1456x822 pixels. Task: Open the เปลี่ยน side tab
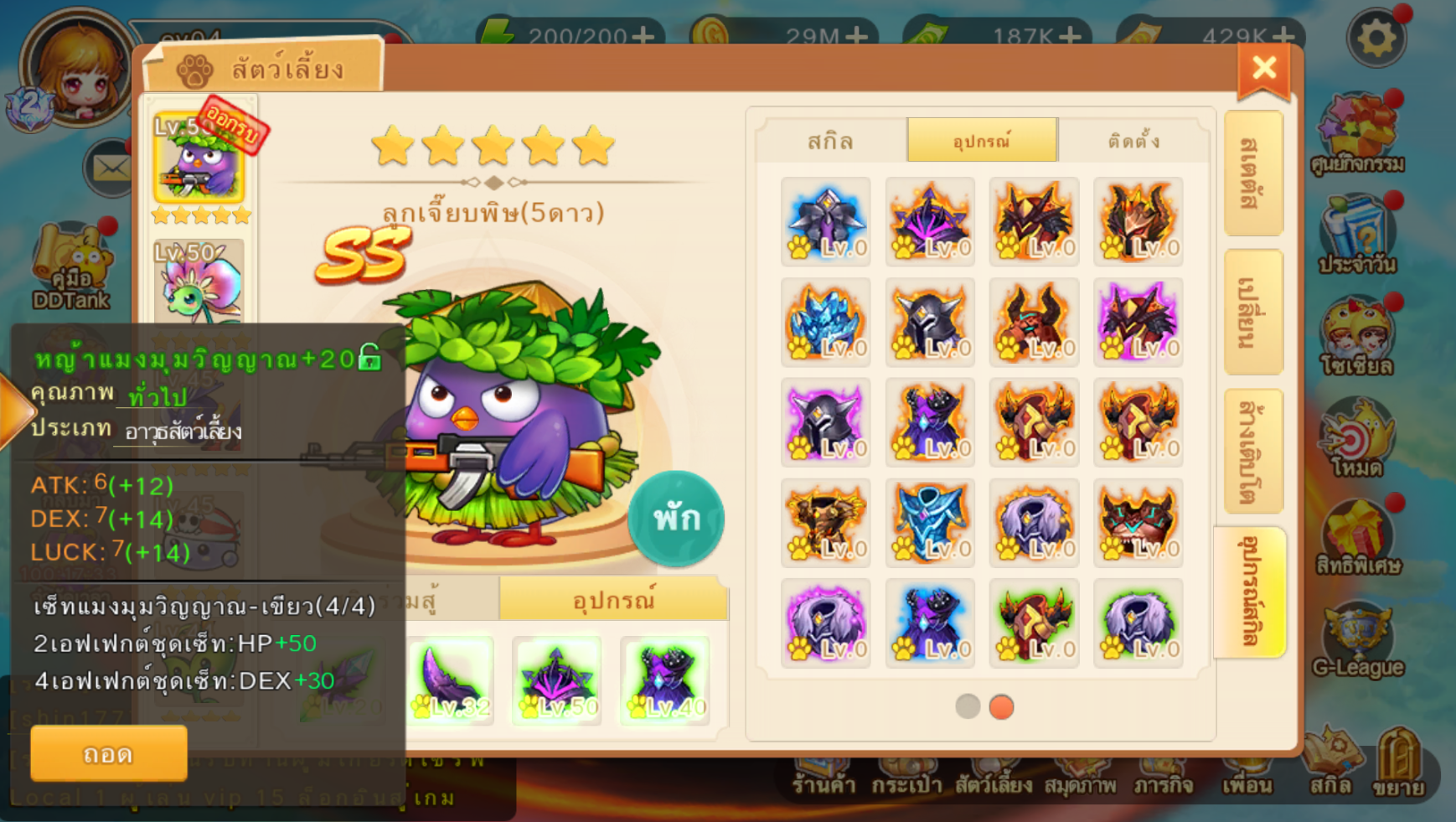(1252, 313)
